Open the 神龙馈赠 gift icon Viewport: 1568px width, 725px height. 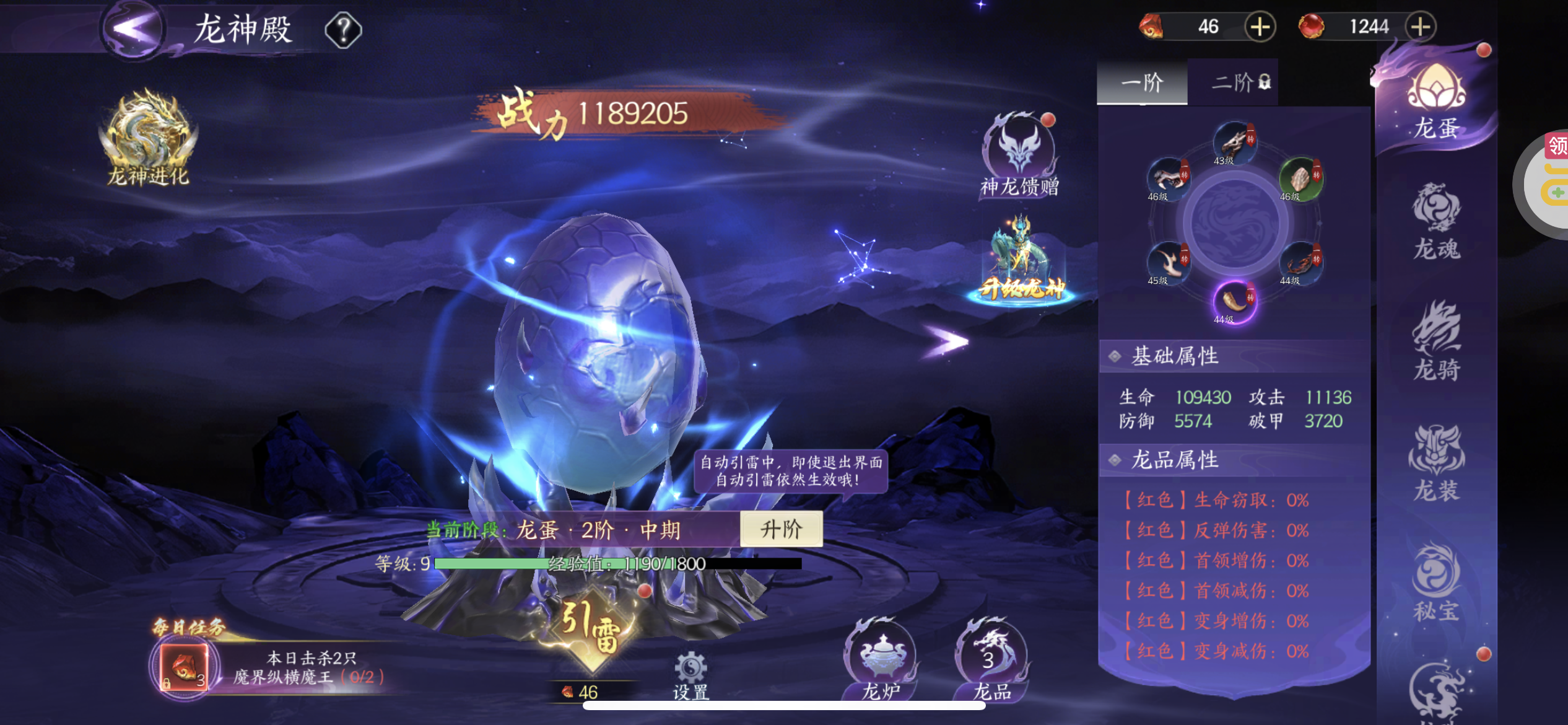(1019, 155)
